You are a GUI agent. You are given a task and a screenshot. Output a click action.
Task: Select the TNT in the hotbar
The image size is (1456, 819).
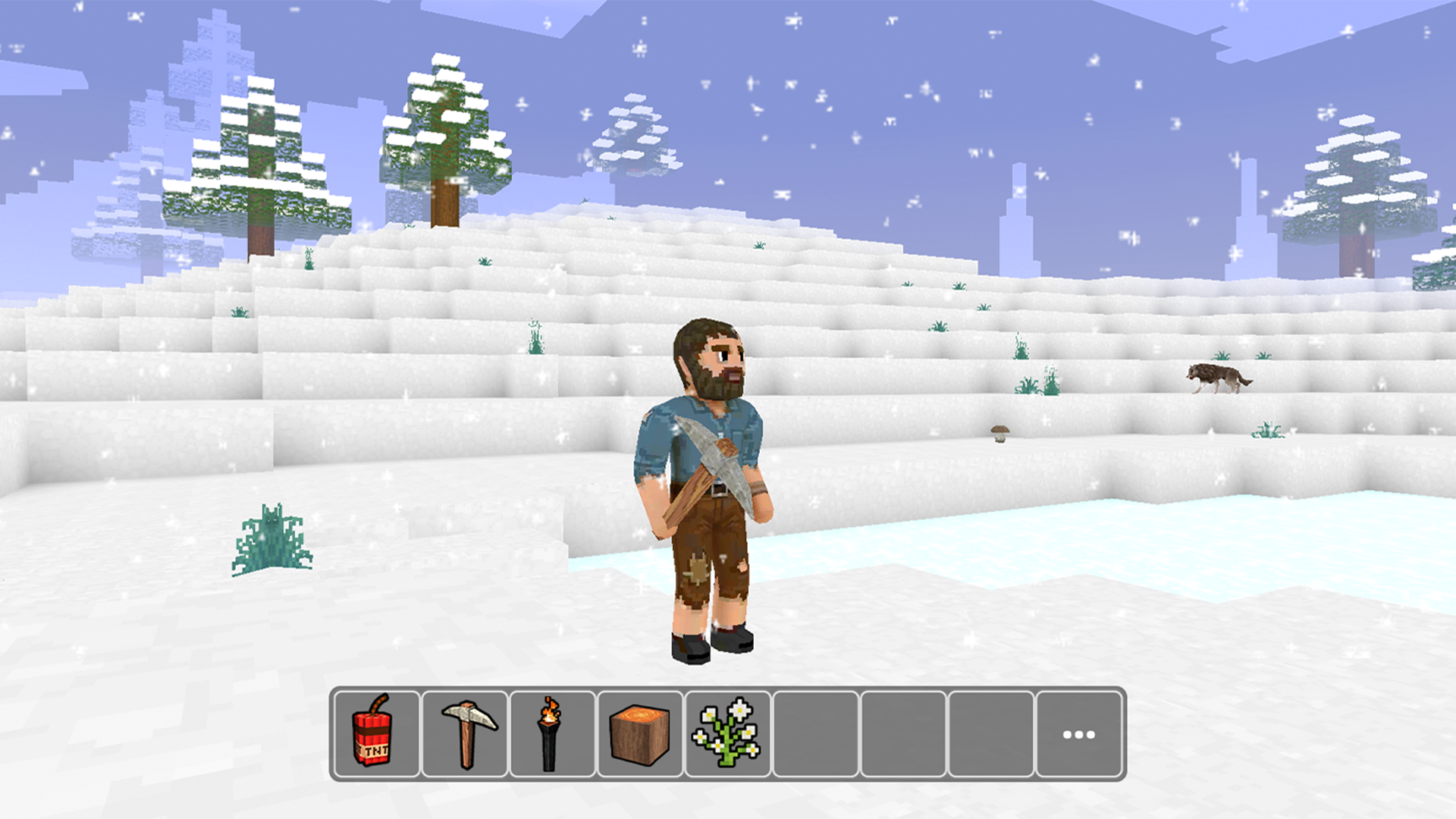375,734
